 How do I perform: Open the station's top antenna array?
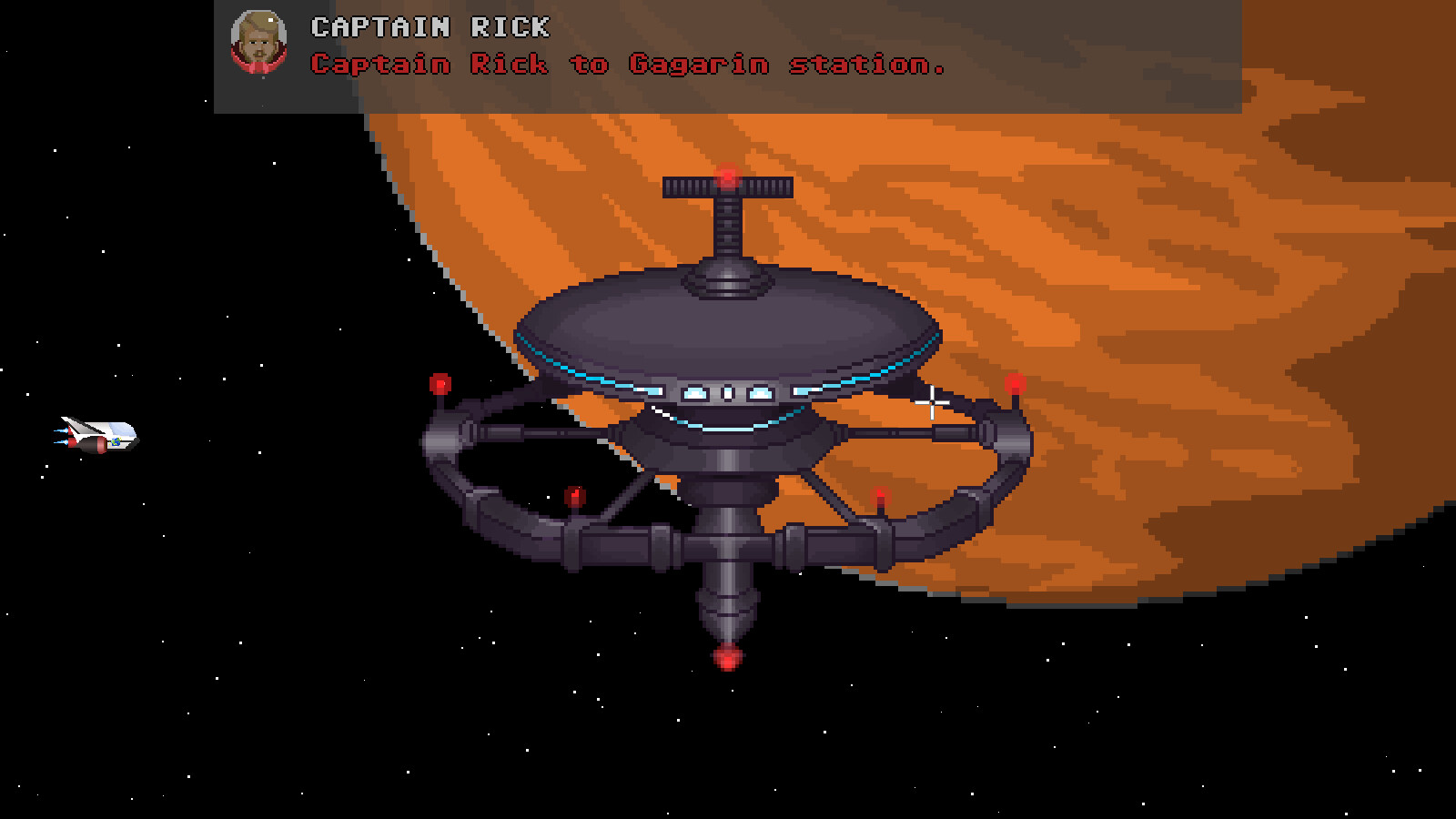click(x=728, y=188)
